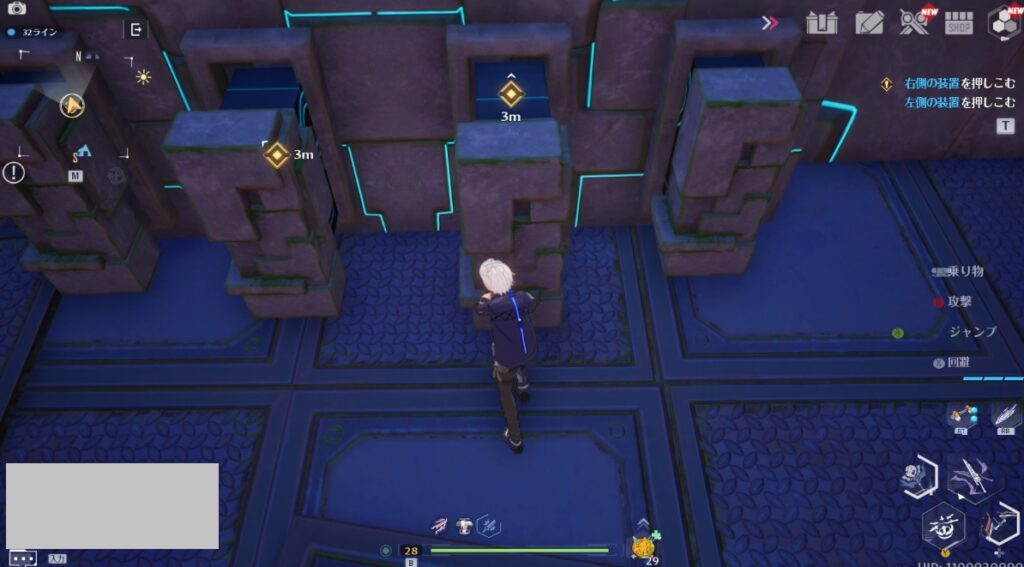Open the exclamation mark notice icon
The image size is (1024, 567).
tap(14, 172)
